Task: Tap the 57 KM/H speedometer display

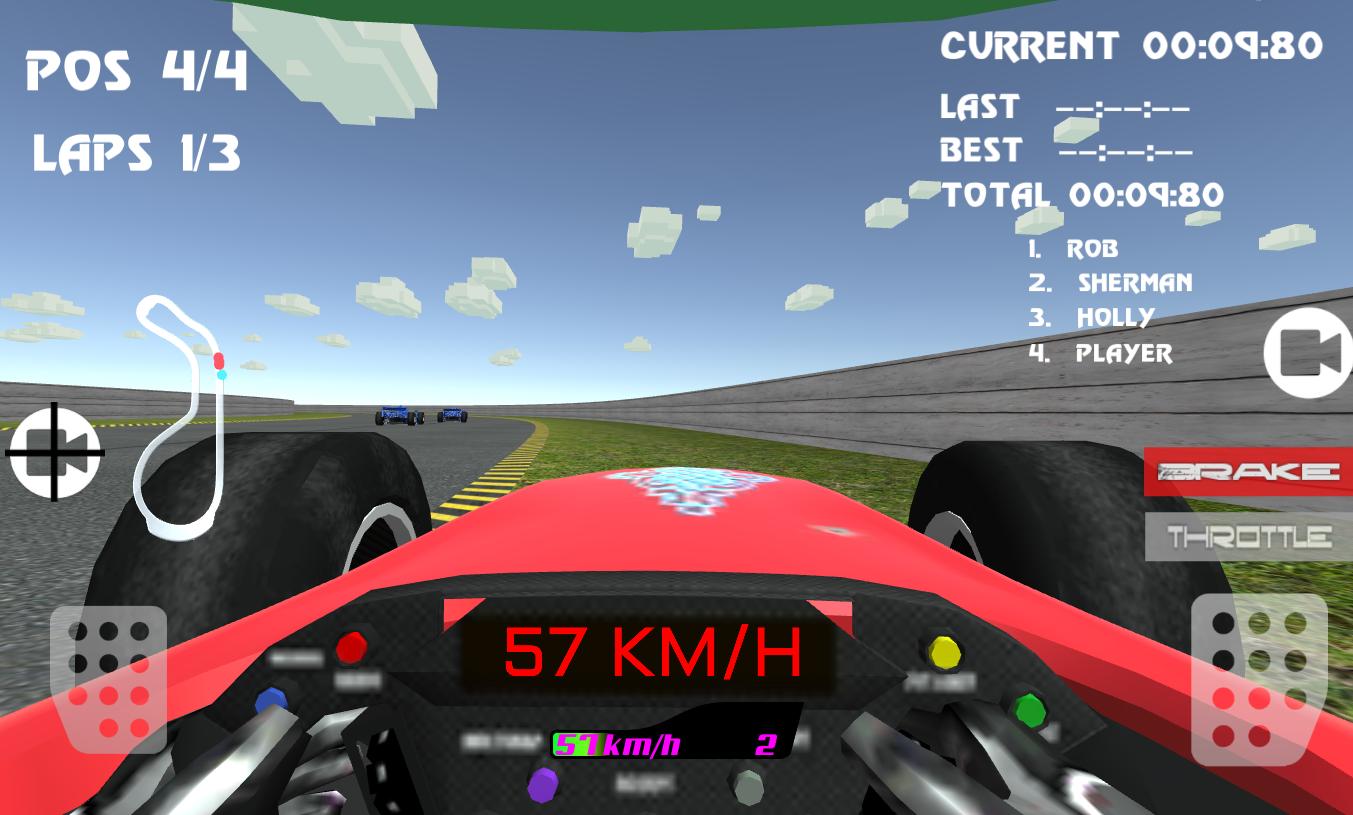Action: 650,653
